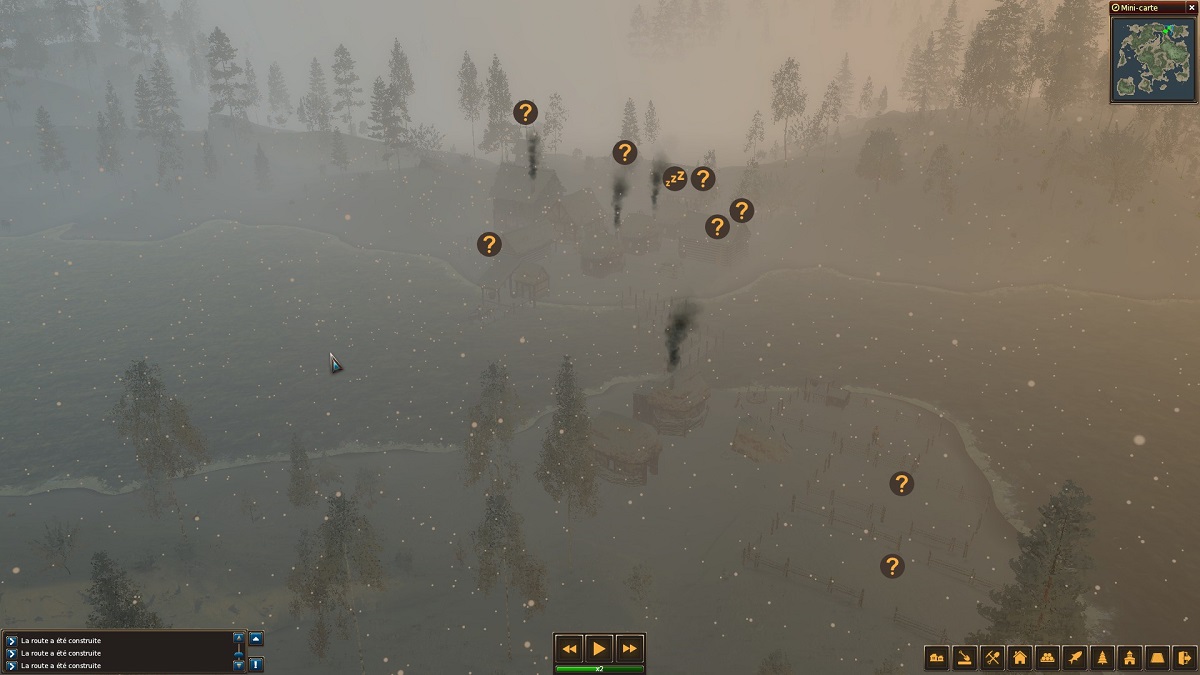Click the play button in speed controls
1200x675 pixels.
[x=598, y=648]
